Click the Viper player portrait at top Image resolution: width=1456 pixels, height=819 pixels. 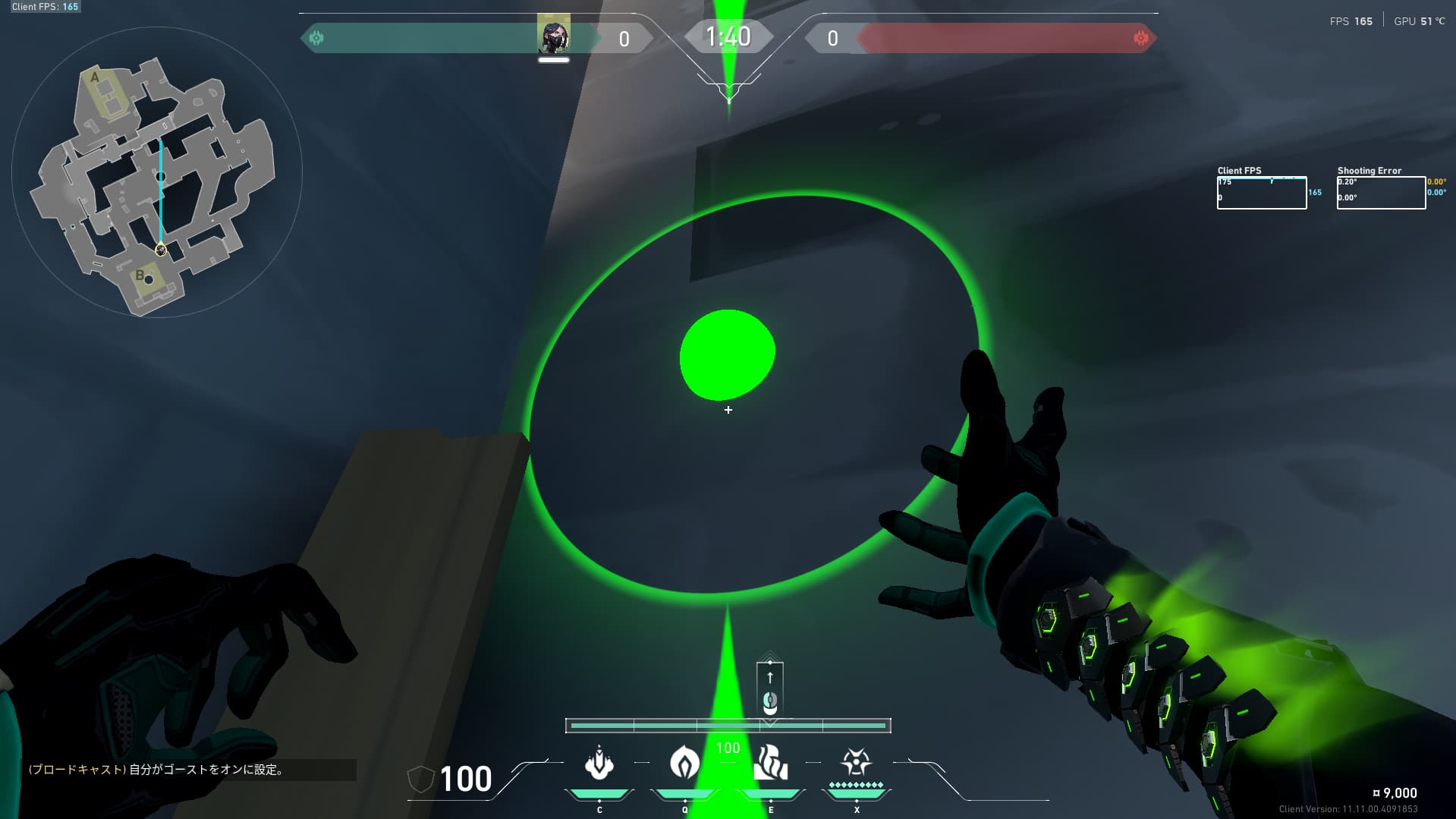[553, 36]
